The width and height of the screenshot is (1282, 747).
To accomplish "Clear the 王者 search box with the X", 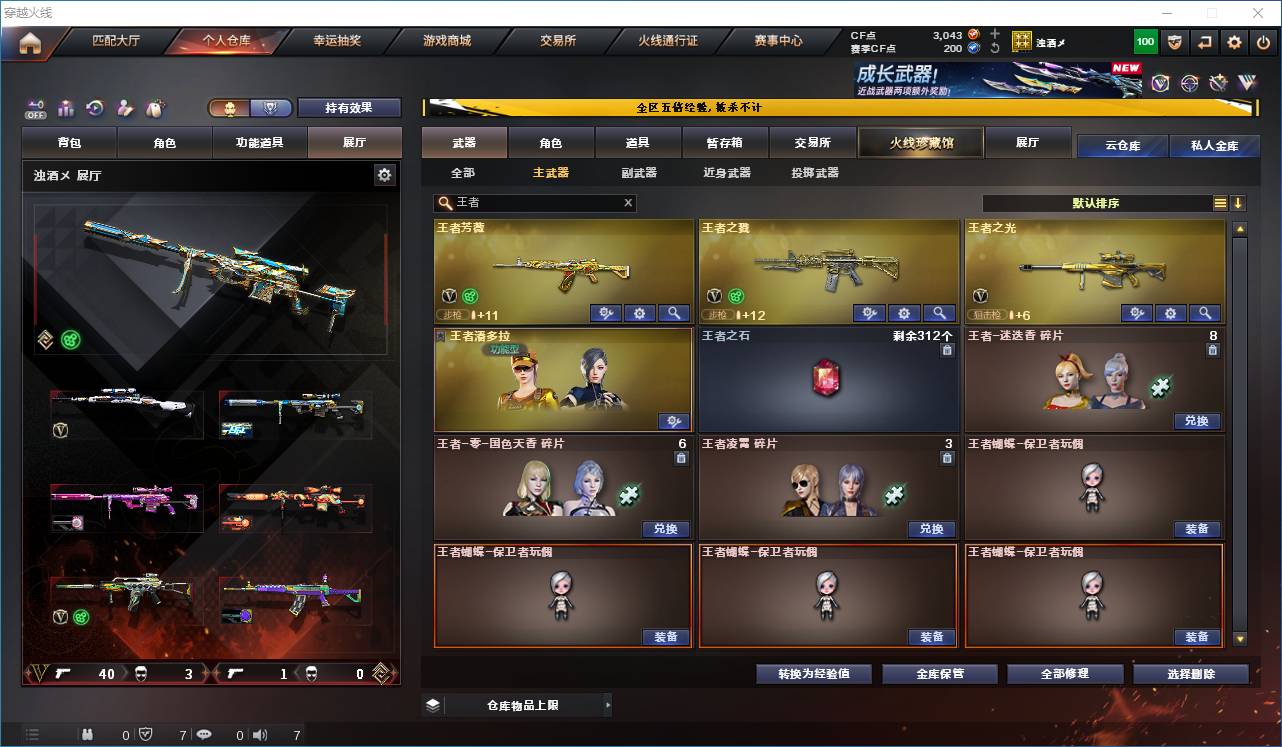I will point(628,203).
